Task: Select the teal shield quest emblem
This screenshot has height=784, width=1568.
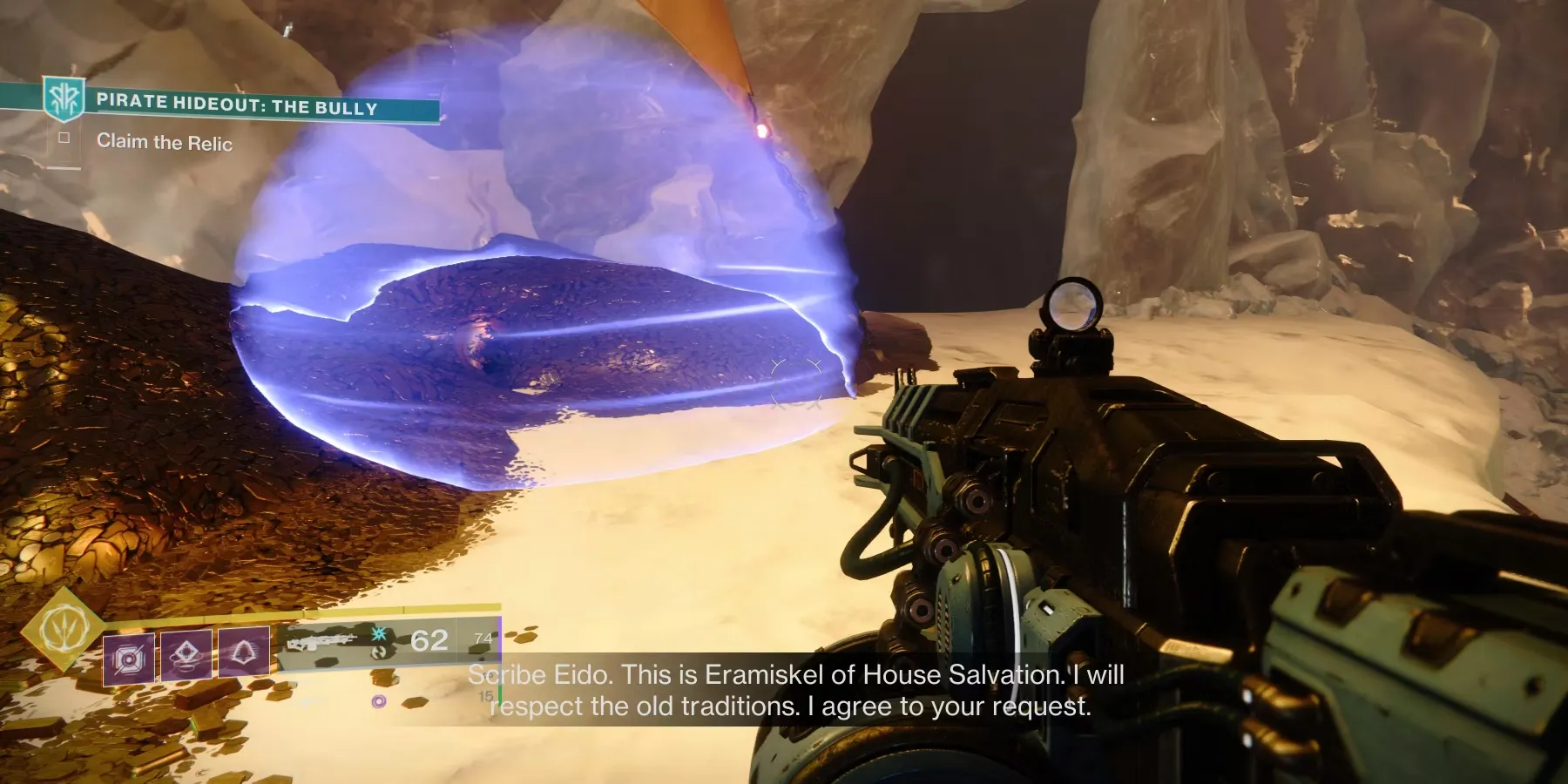Action: pyautogui.click(x=64, y=99)
